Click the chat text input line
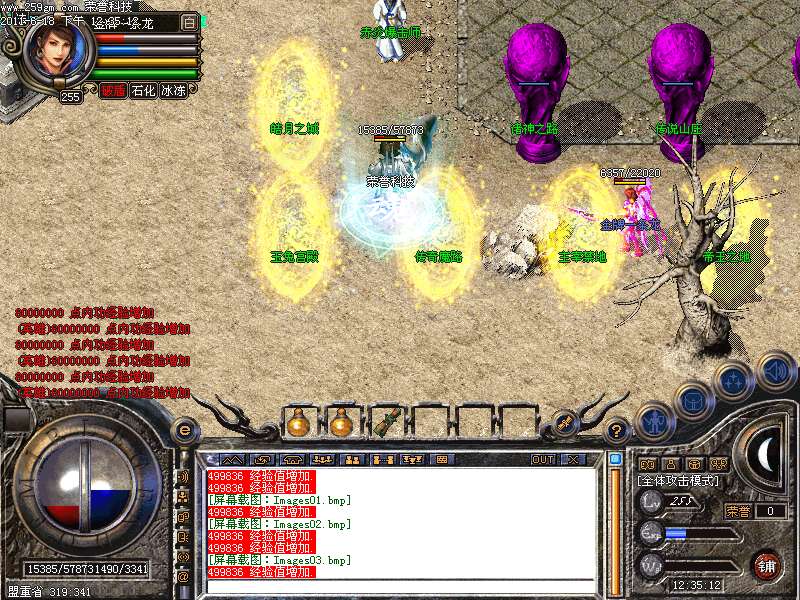 [x=400, y=584]
